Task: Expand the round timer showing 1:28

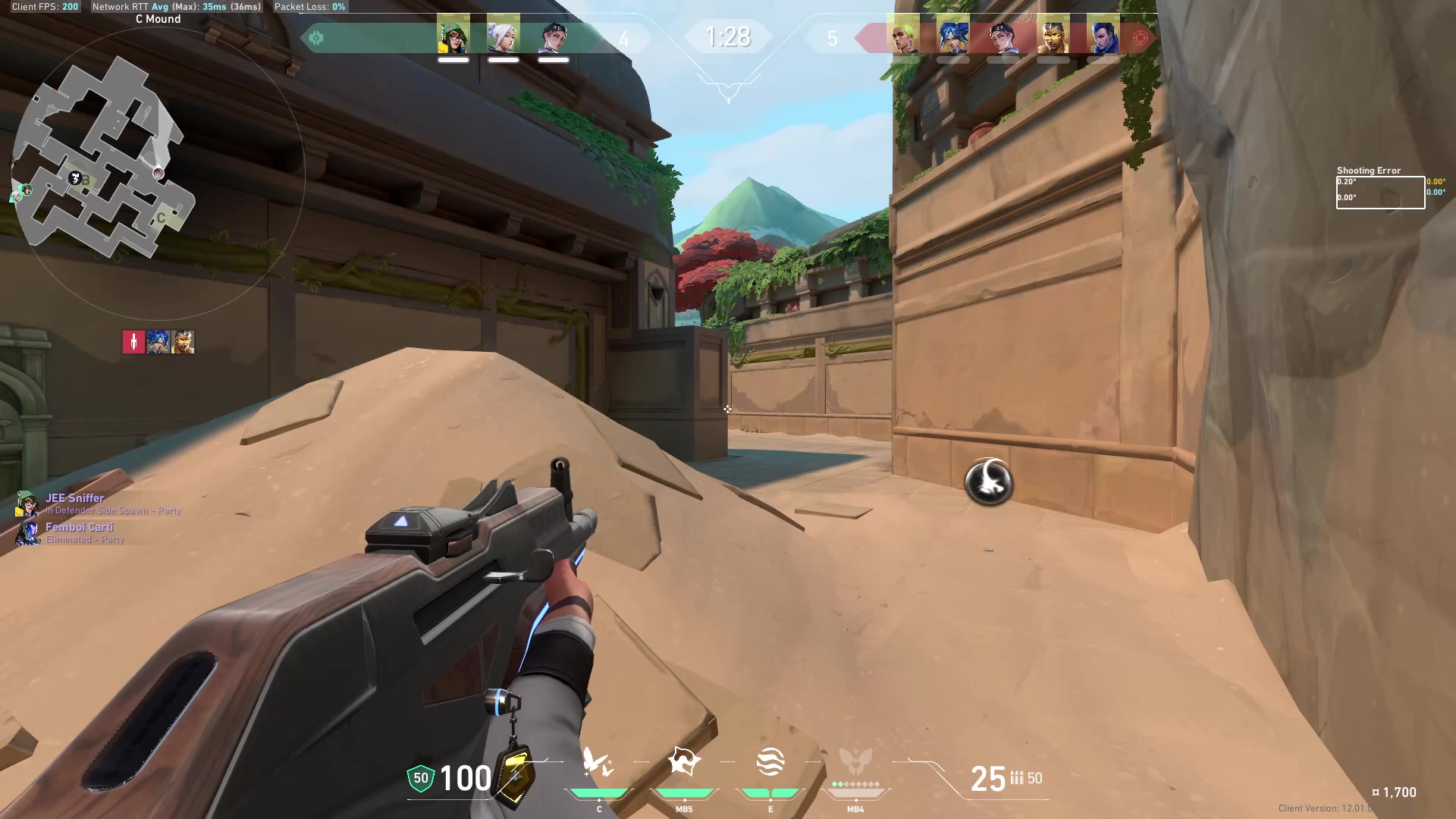Action: [x=727, y=35]
